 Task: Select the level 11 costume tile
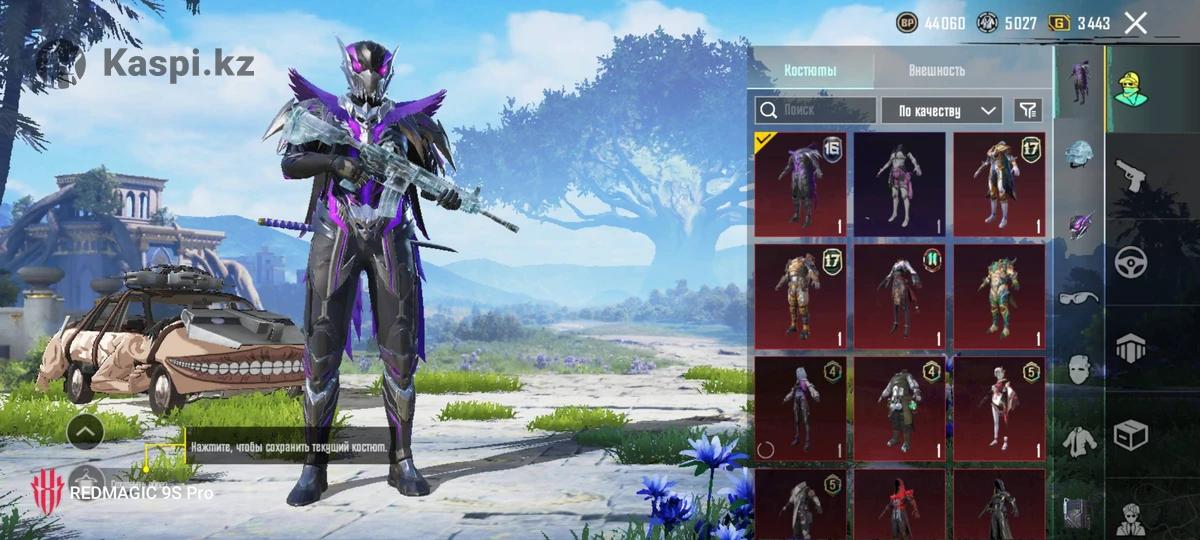click(899, 296)
